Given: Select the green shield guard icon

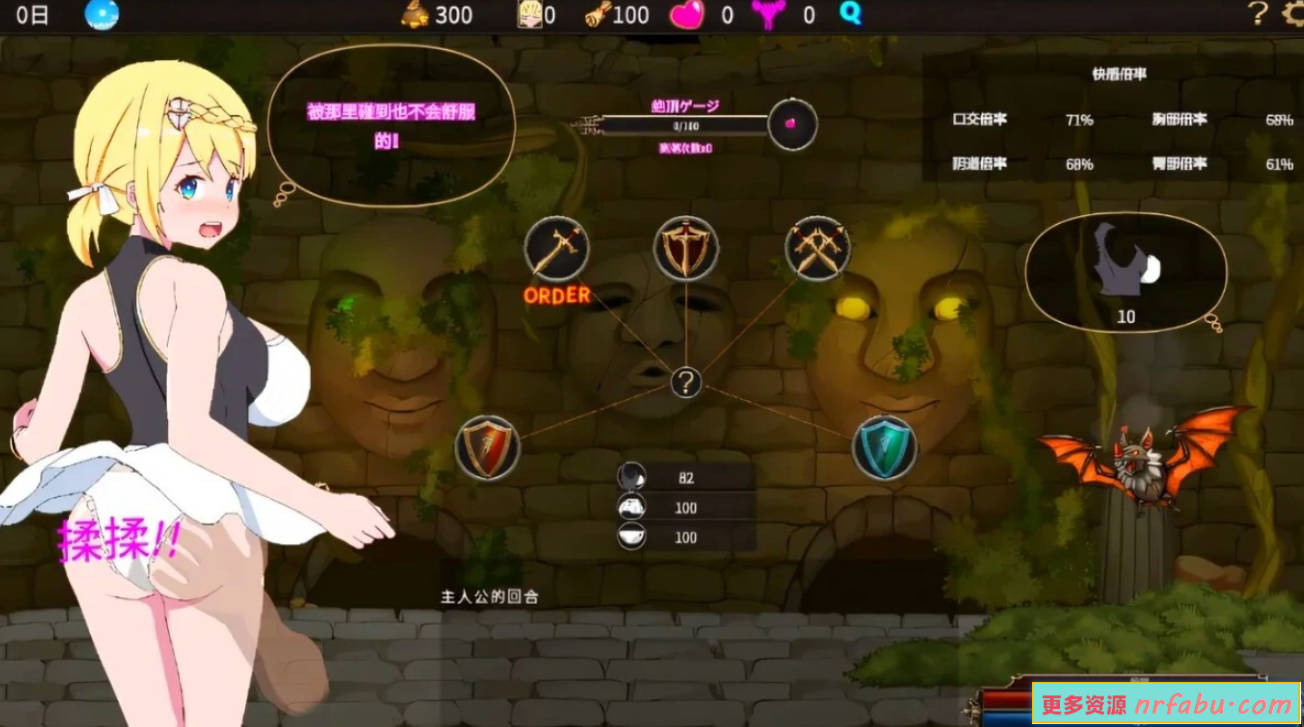Looking at the screenshot, I should [x=885, y=446].
